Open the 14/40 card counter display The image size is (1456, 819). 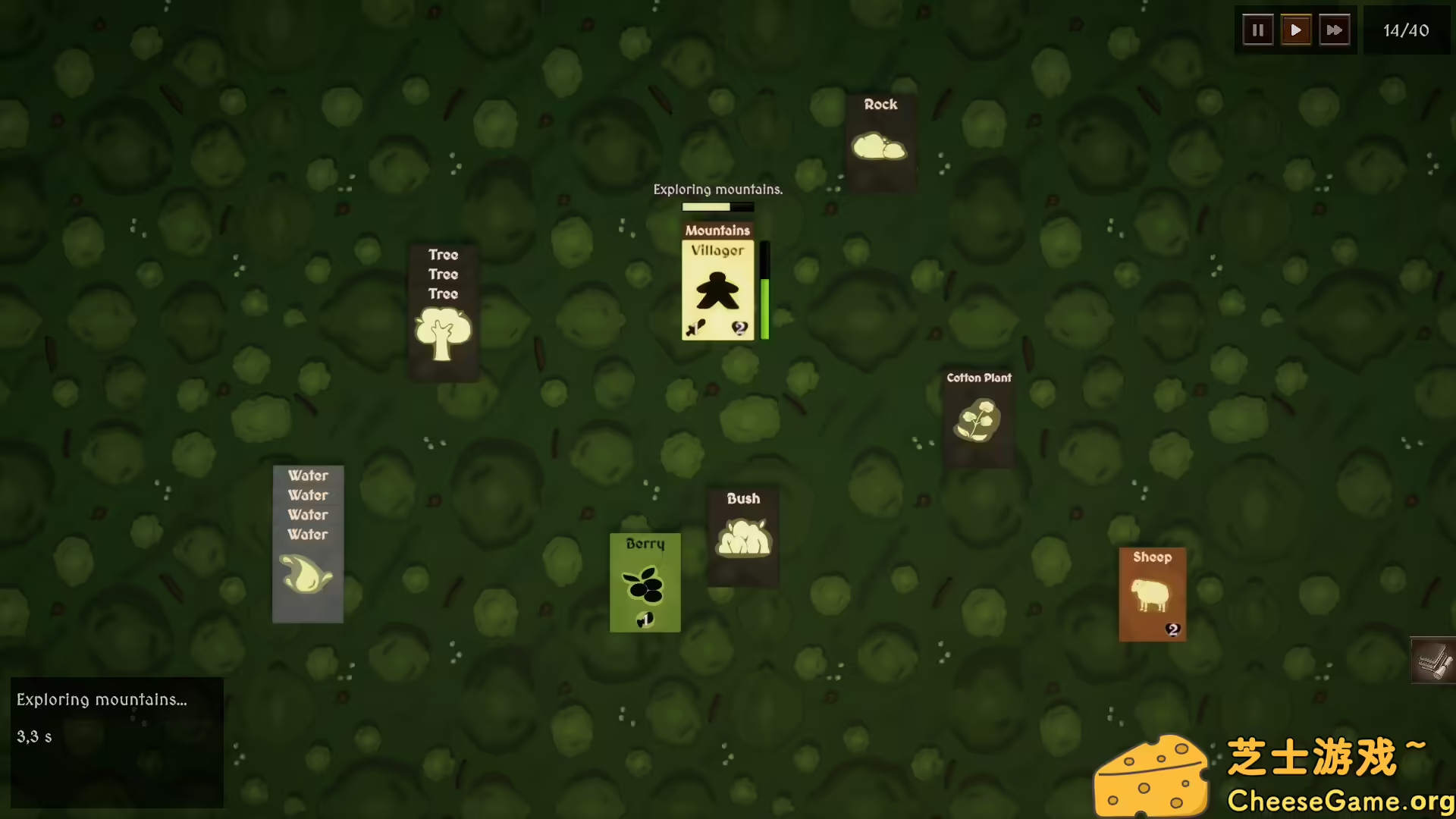coord(1407,30)
